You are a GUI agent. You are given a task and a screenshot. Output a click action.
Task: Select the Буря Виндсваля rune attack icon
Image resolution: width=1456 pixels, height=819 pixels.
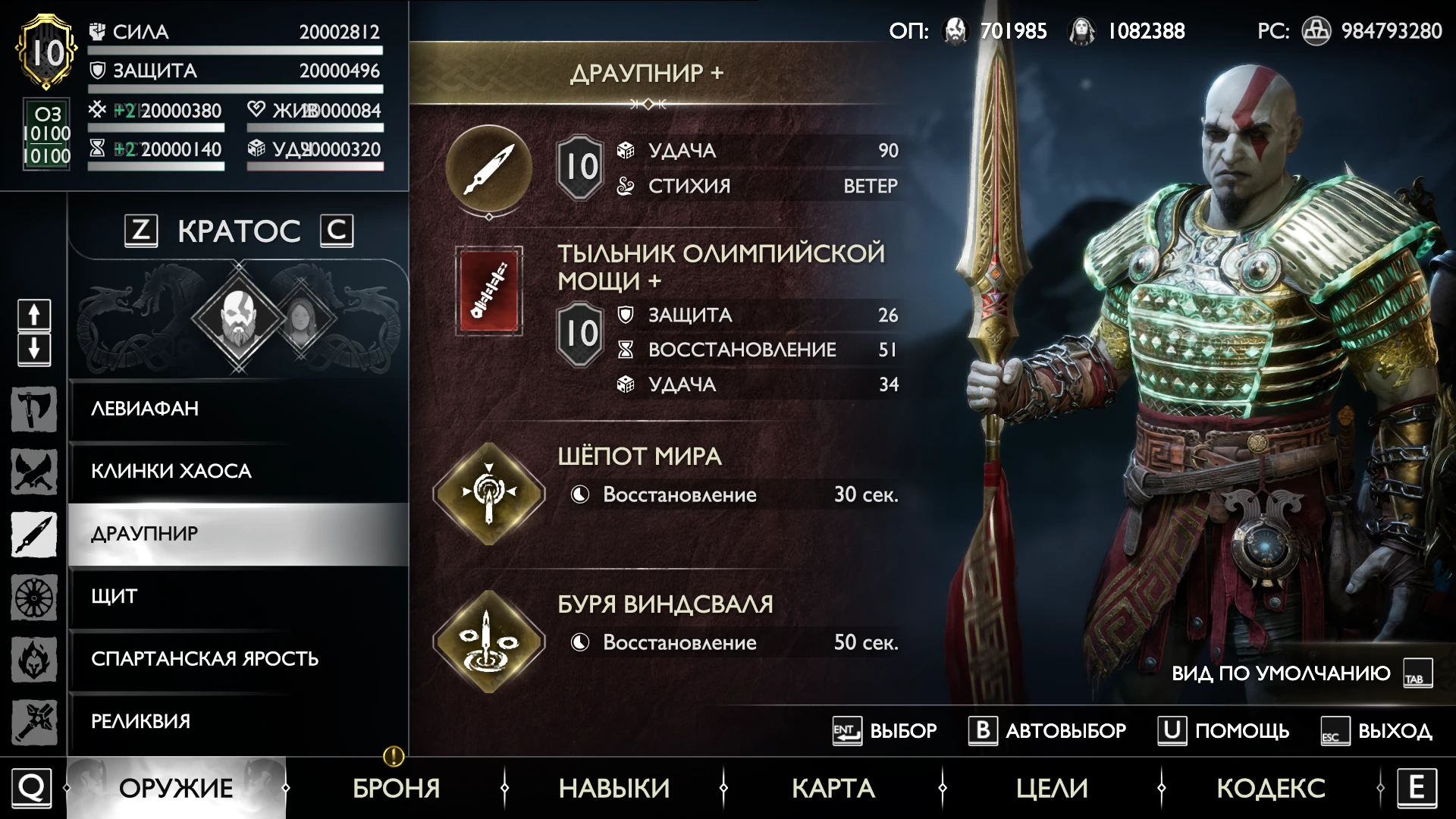point(490,641)
